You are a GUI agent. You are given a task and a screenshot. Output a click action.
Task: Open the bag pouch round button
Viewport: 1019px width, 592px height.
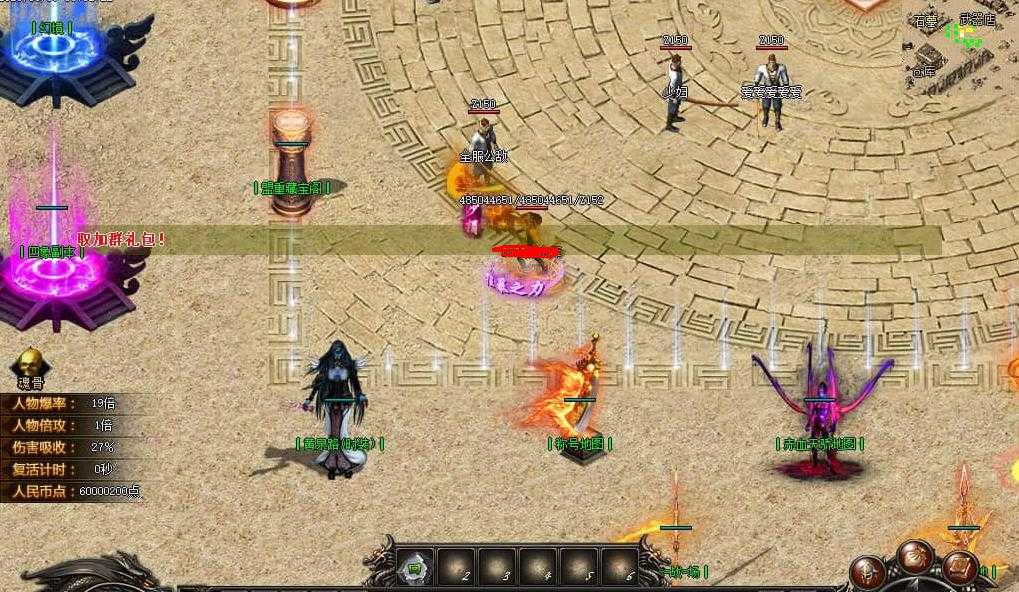coord(915,555)
